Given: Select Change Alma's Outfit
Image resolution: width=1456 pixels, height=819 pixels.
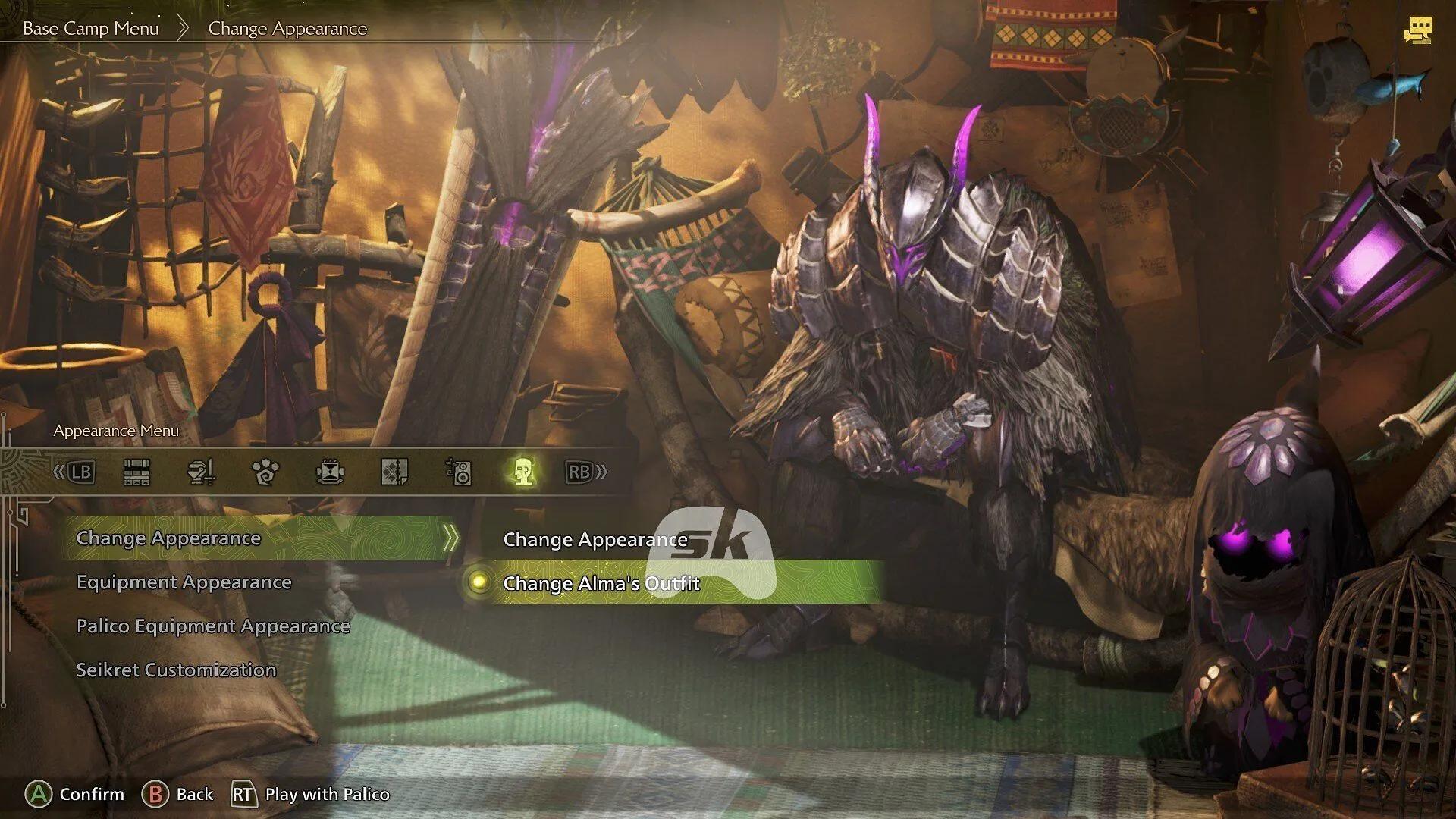Looking at the screenshot, I should [x=601, y=583].
